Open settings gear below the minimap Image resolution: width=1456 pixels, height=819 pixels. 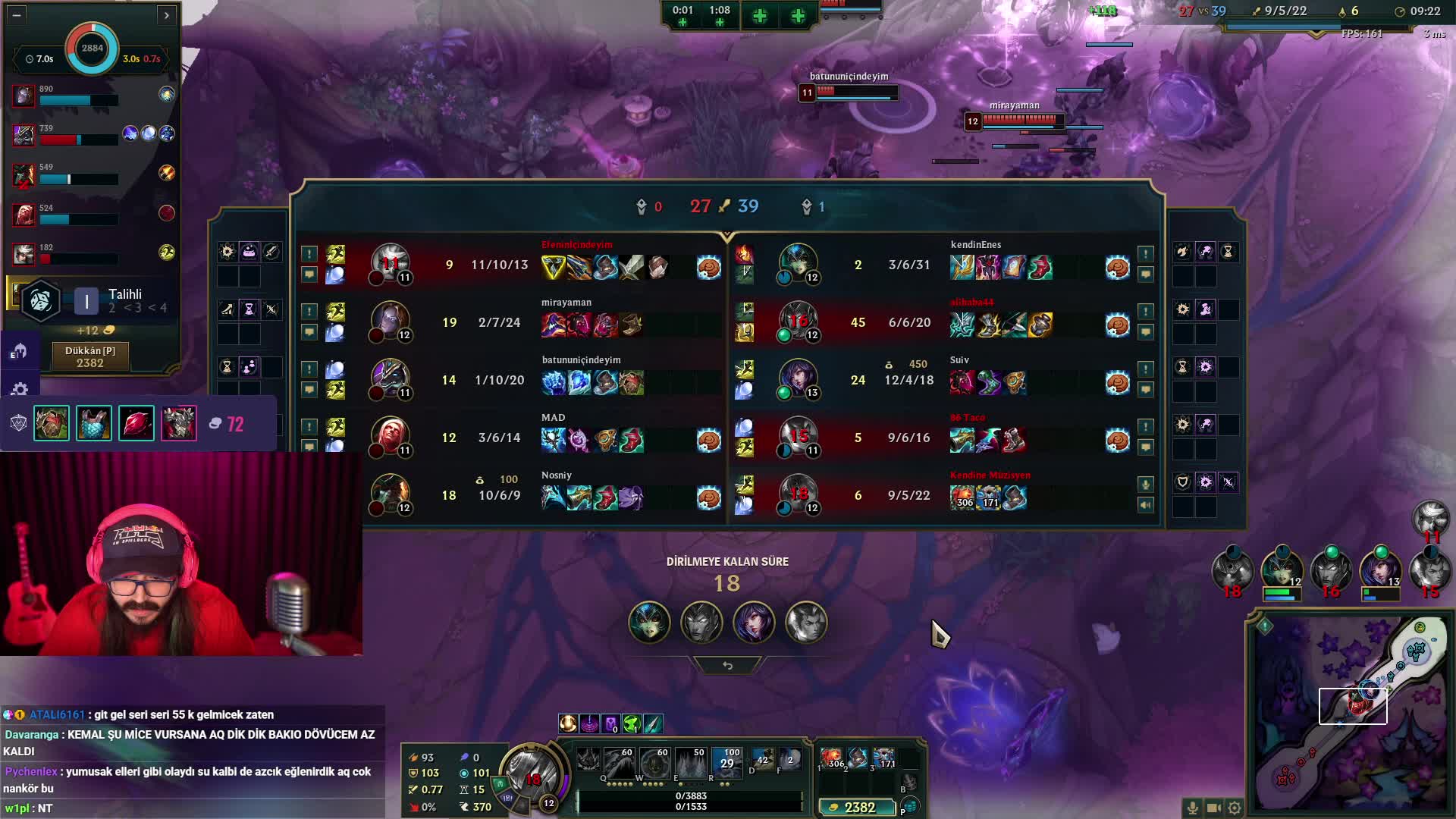click(x=1235, y=808)
